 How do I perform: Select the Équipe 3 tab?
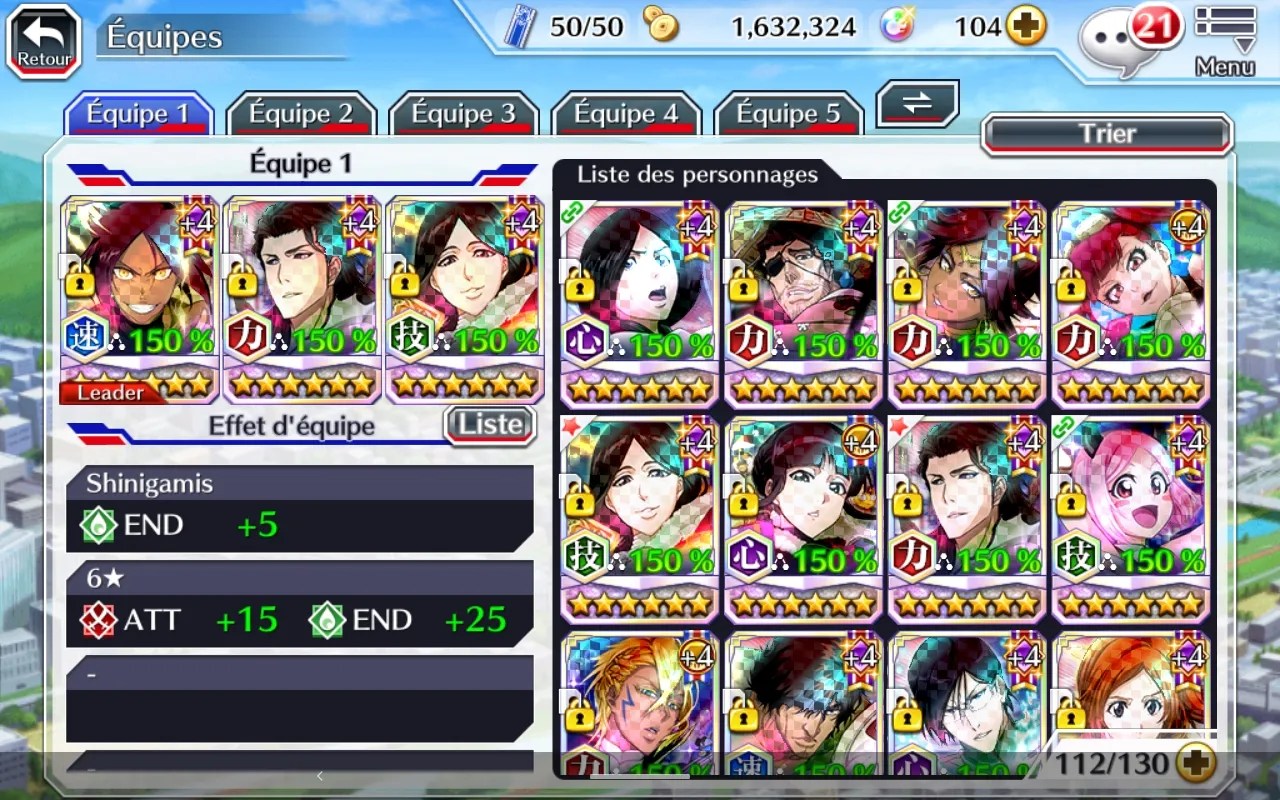(x=463, y=114)
